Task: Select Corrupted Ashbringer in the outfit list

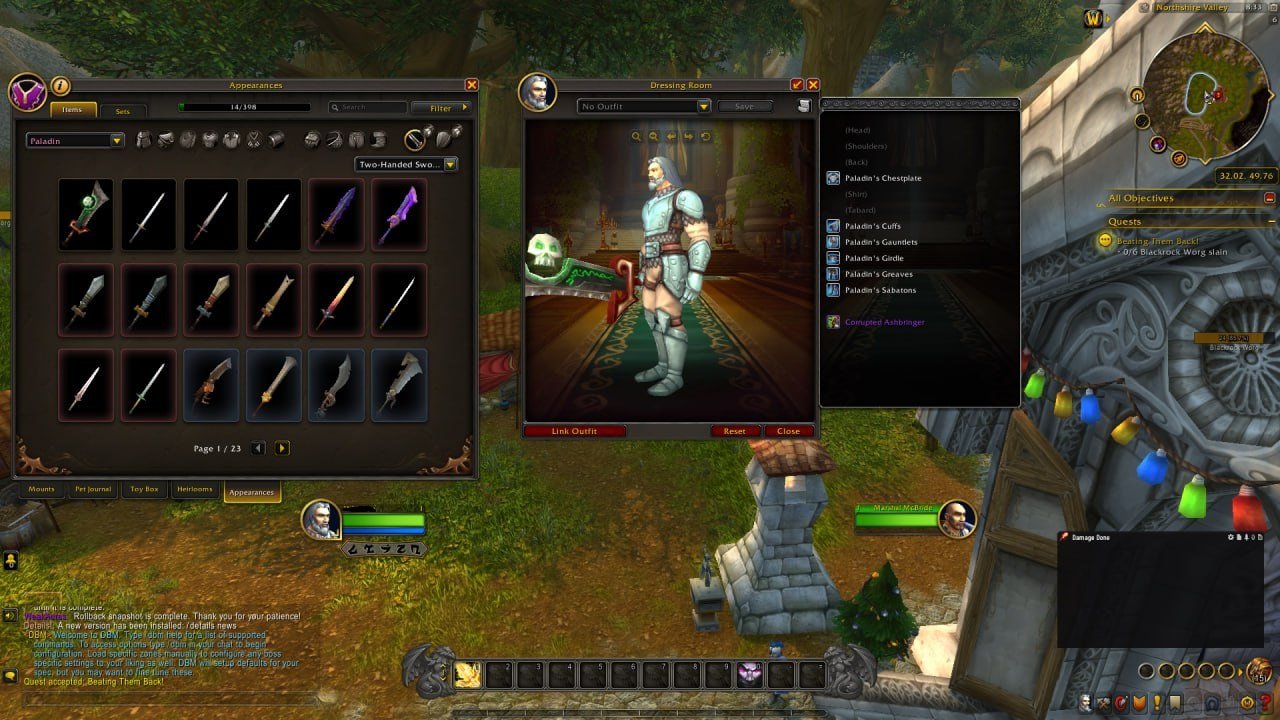Action: pyautogui.click(x=884, y=322)
